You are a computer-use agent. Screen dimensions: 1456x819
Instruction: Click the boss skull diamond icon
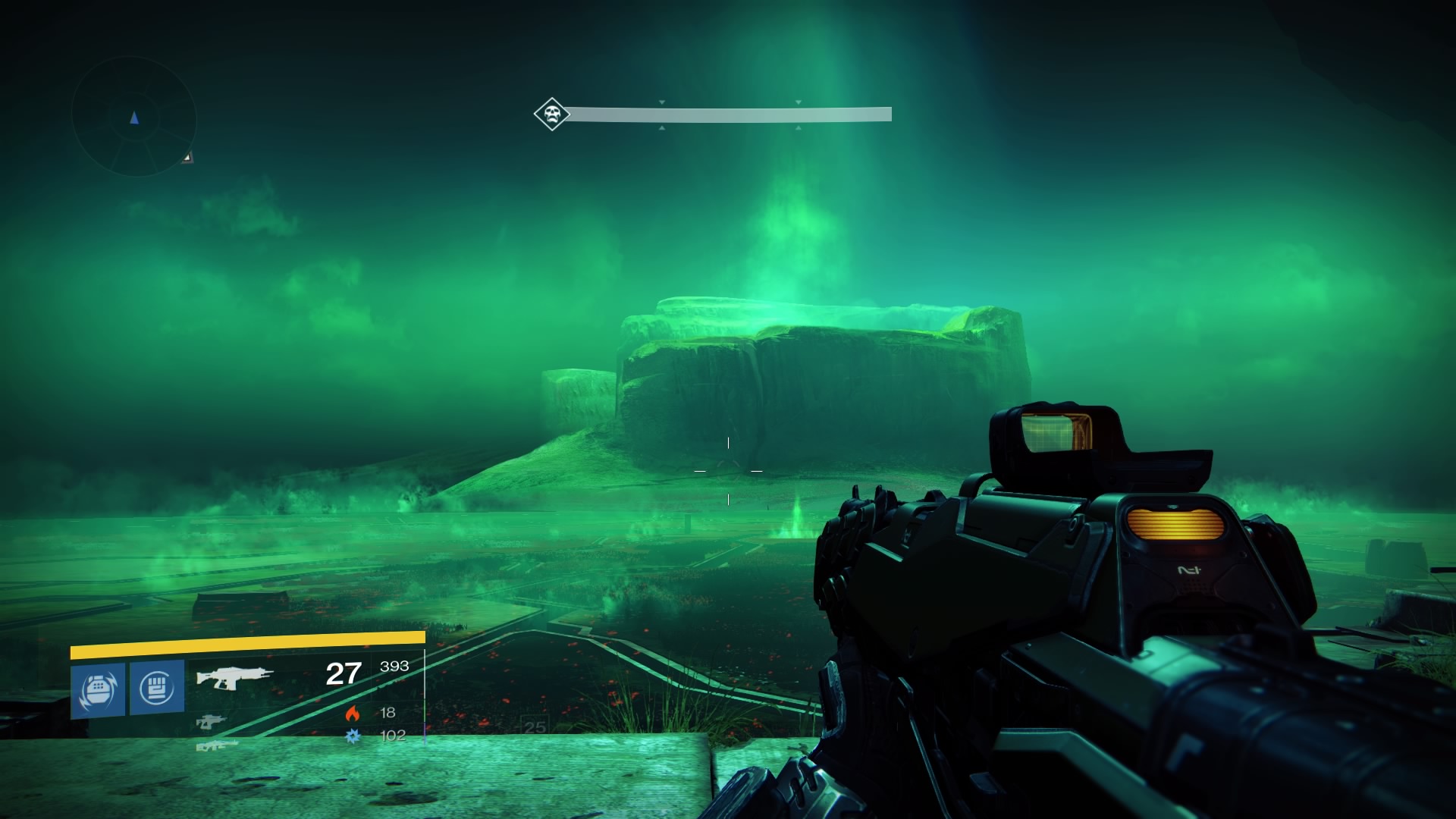coord(551,115)
